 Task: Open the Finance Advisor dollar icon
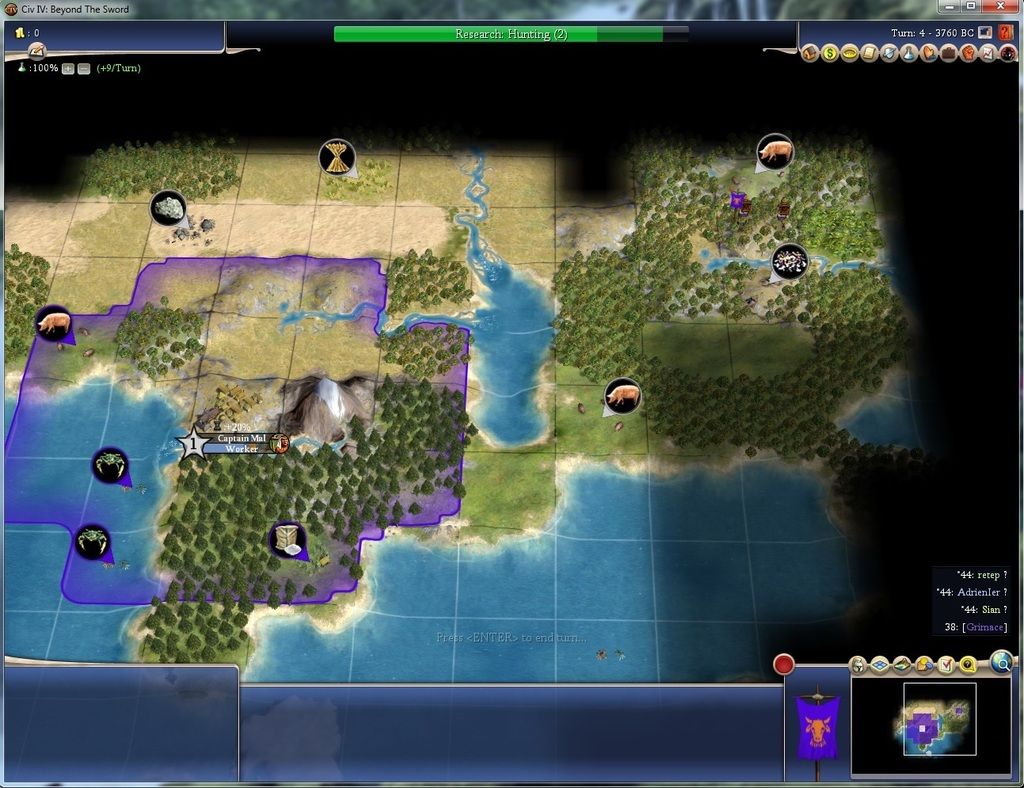(x=830, y=53)
